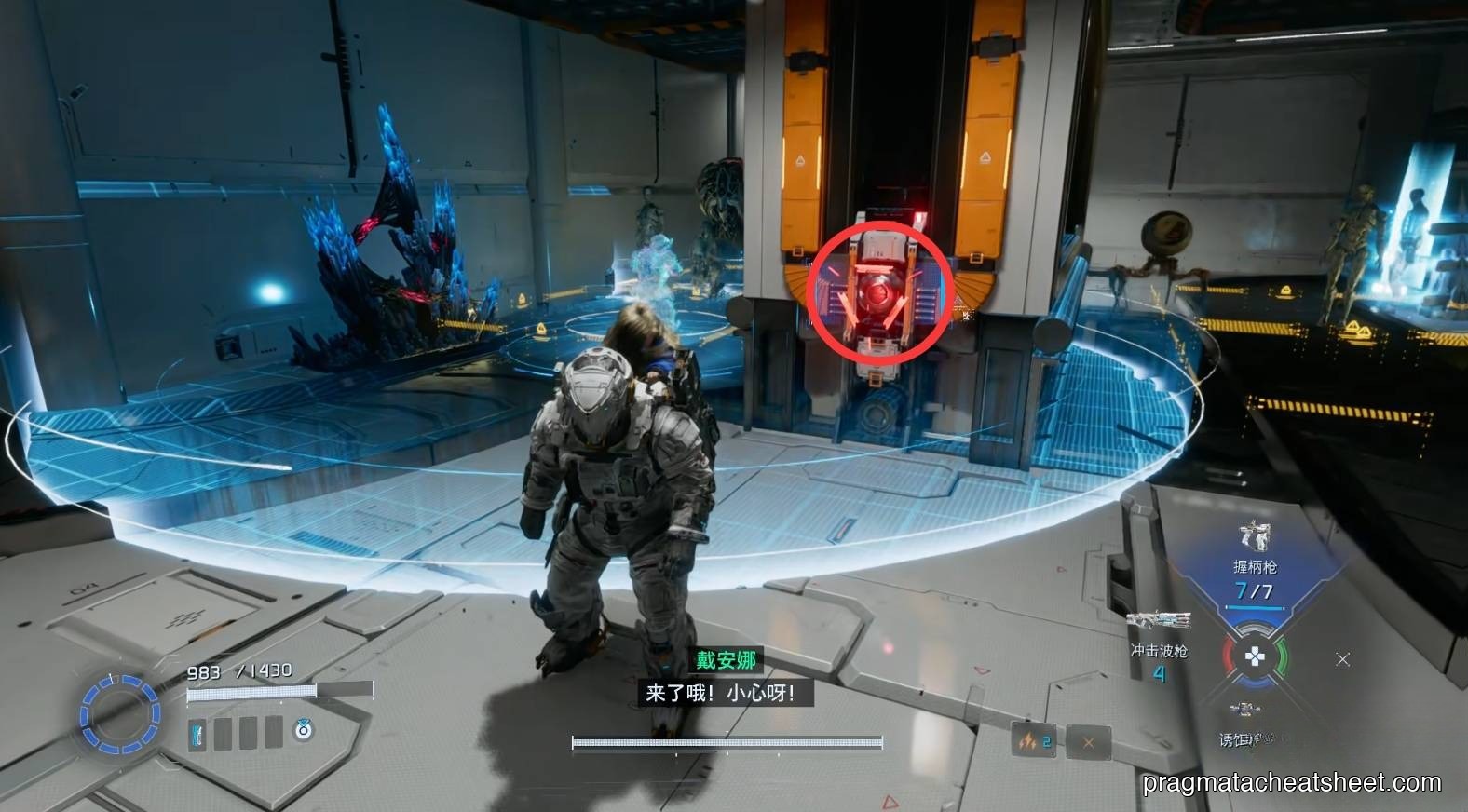Select the first filled item slot icon
The height and width of the screenshot is (812, 1468).
(x=197, y=734)
